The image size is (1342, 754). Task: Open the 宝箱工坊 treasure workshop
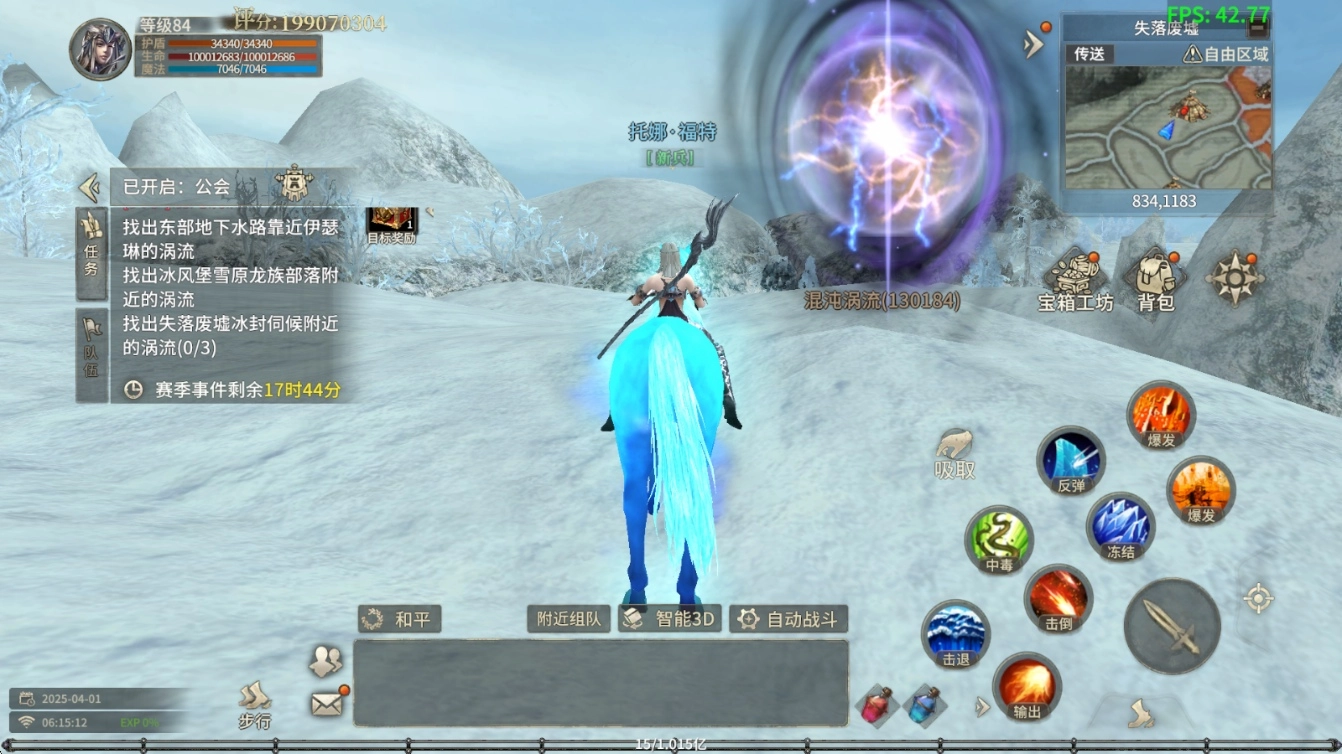(1075, 280)
